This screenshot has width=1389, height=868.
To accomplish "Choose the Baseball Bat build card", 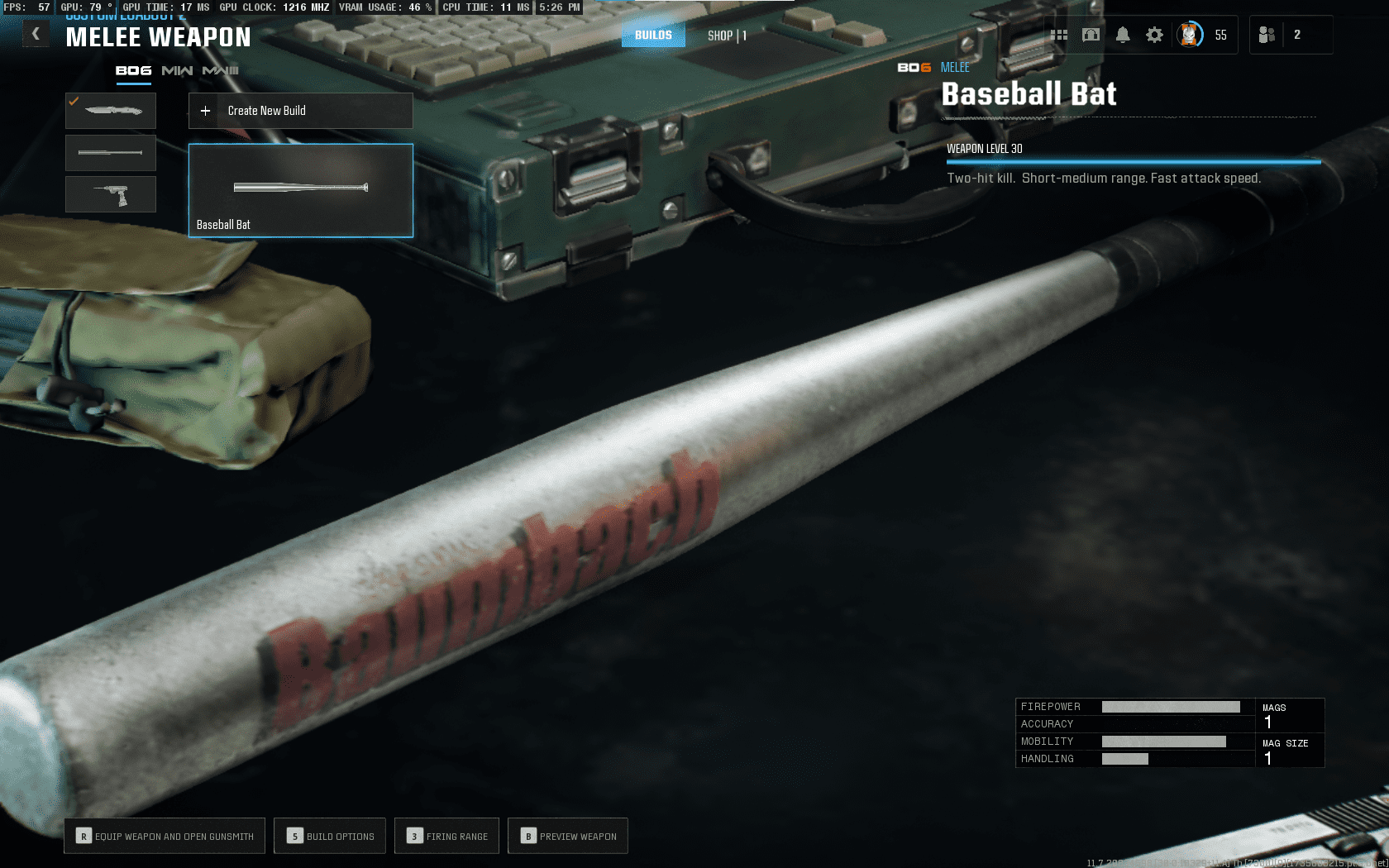I will (300, 190).
